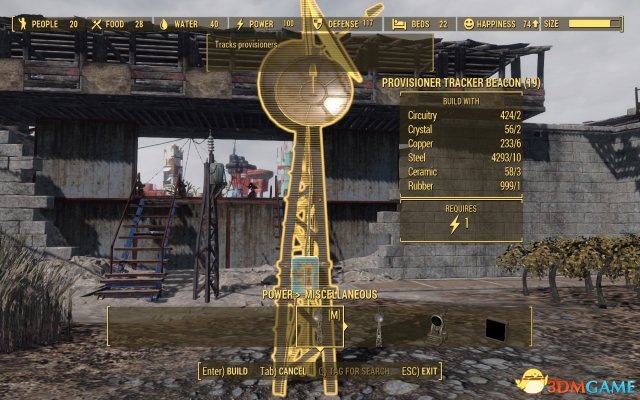Screen dimensions: 640x400
Task: Click the BUILD button in the bottom bar
Action: pos(224,371)
